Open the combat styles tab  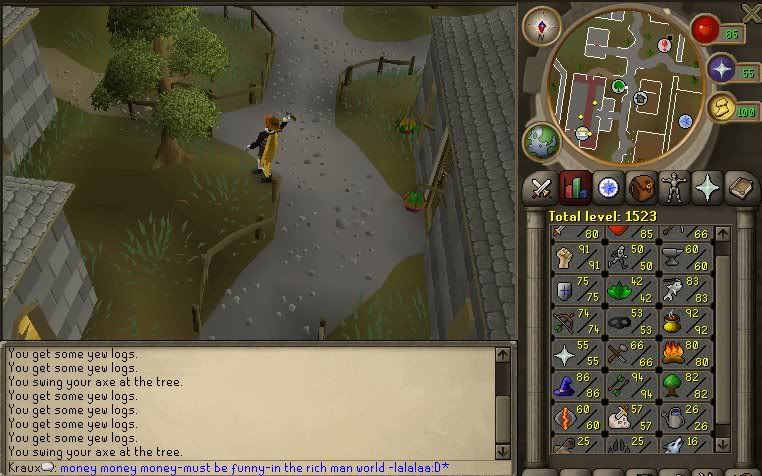542,187
